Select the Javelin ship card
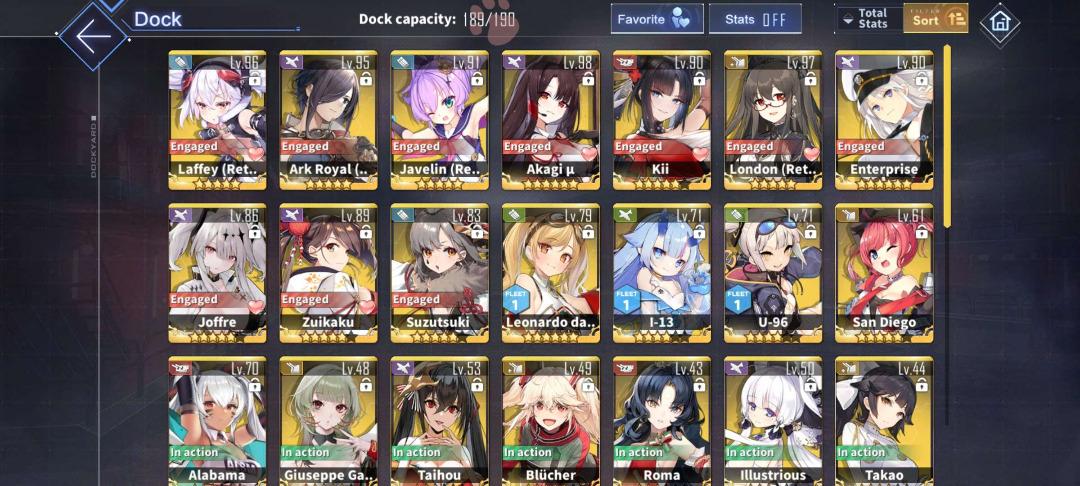Screen dimensions: 1080x486 click(x=439, y=118)
